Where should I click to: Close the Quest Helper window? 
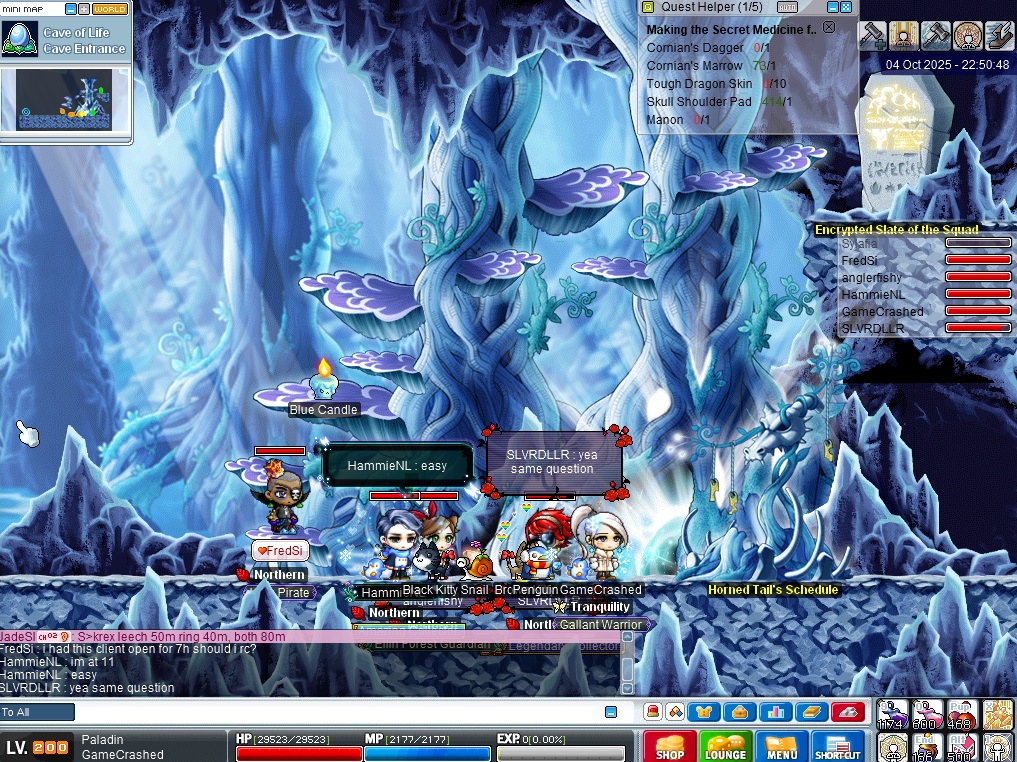(846, 7)
